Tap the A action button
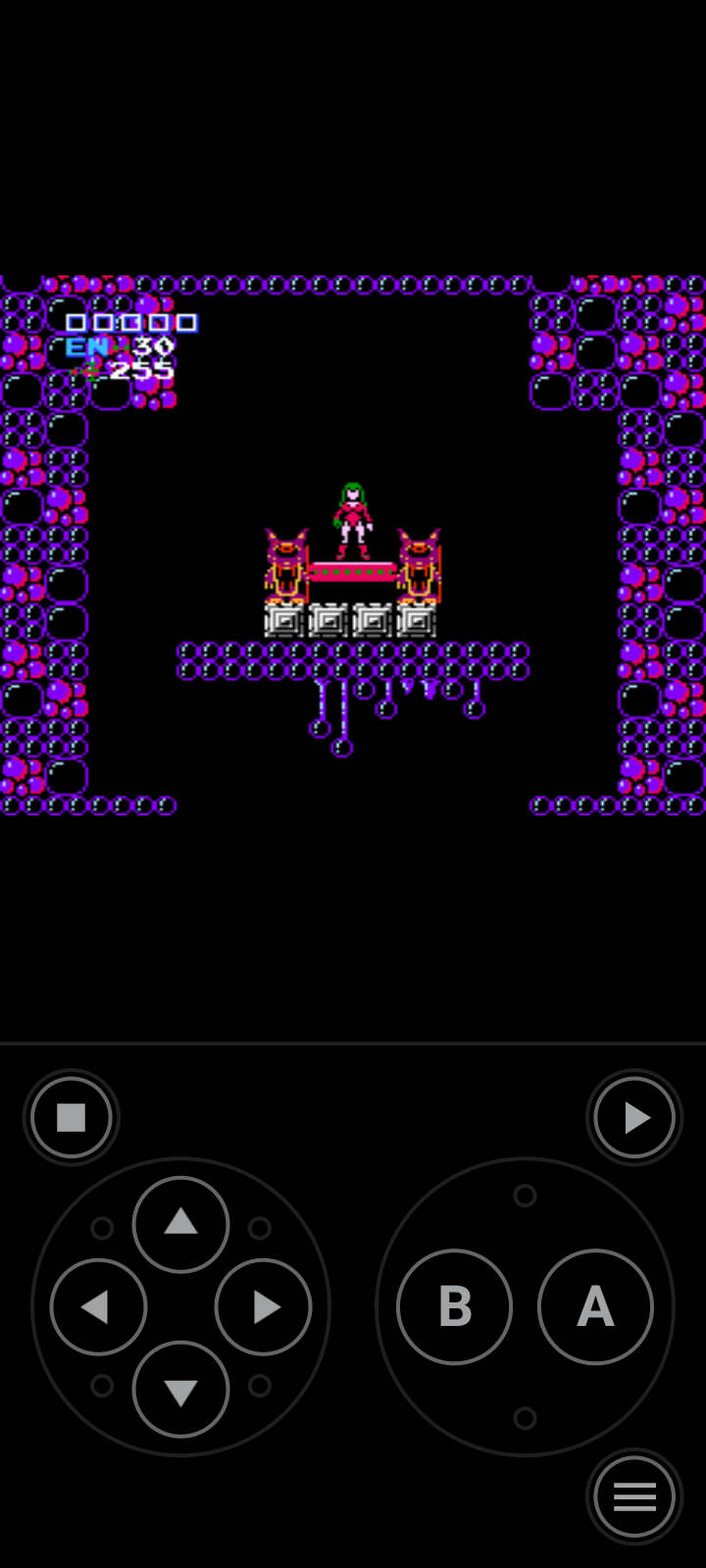This screenshot has width=706, height=1568. coord(595,1306)
